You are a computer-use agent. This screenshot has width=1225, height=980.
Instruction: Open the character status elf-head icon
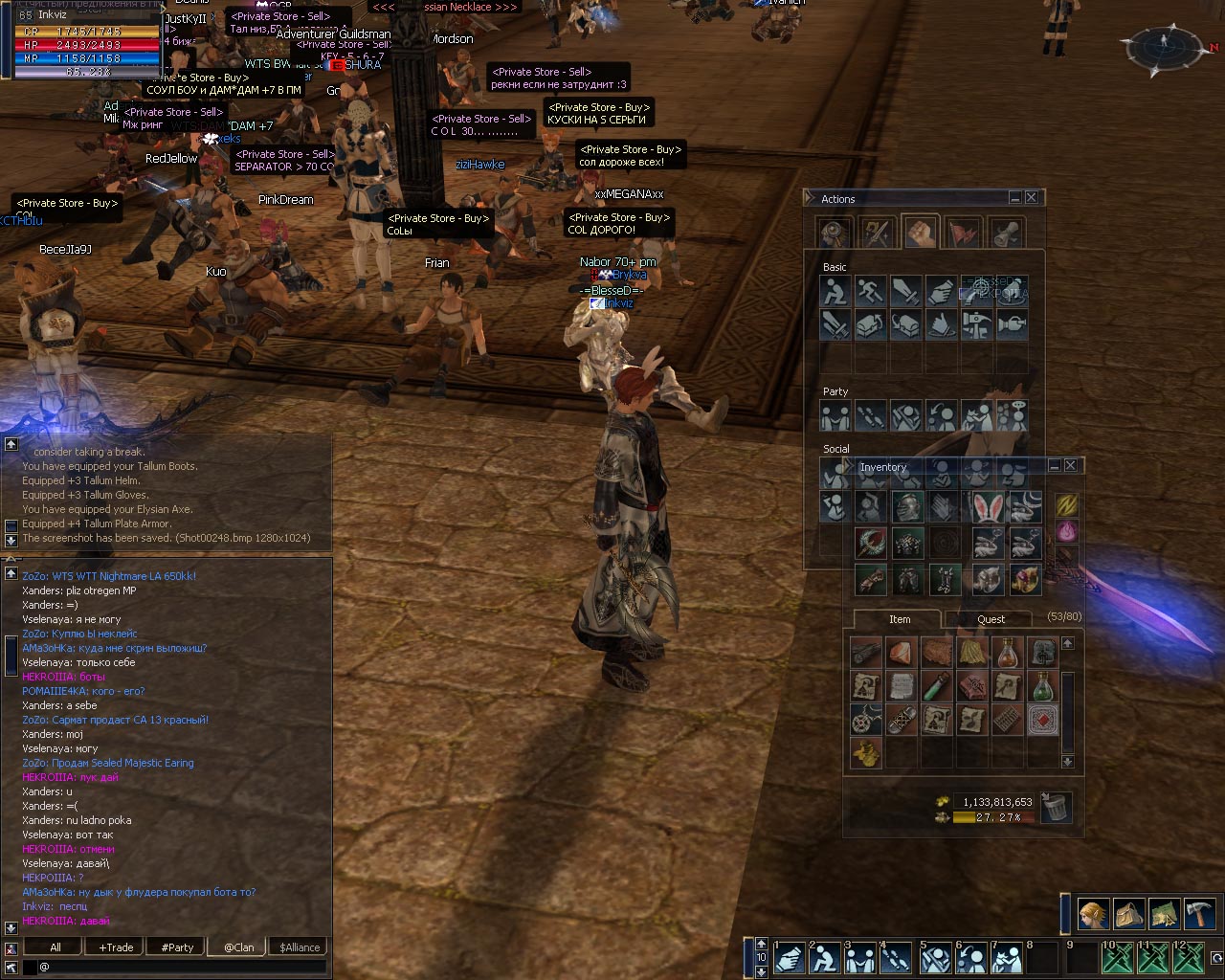[1093, 914]
